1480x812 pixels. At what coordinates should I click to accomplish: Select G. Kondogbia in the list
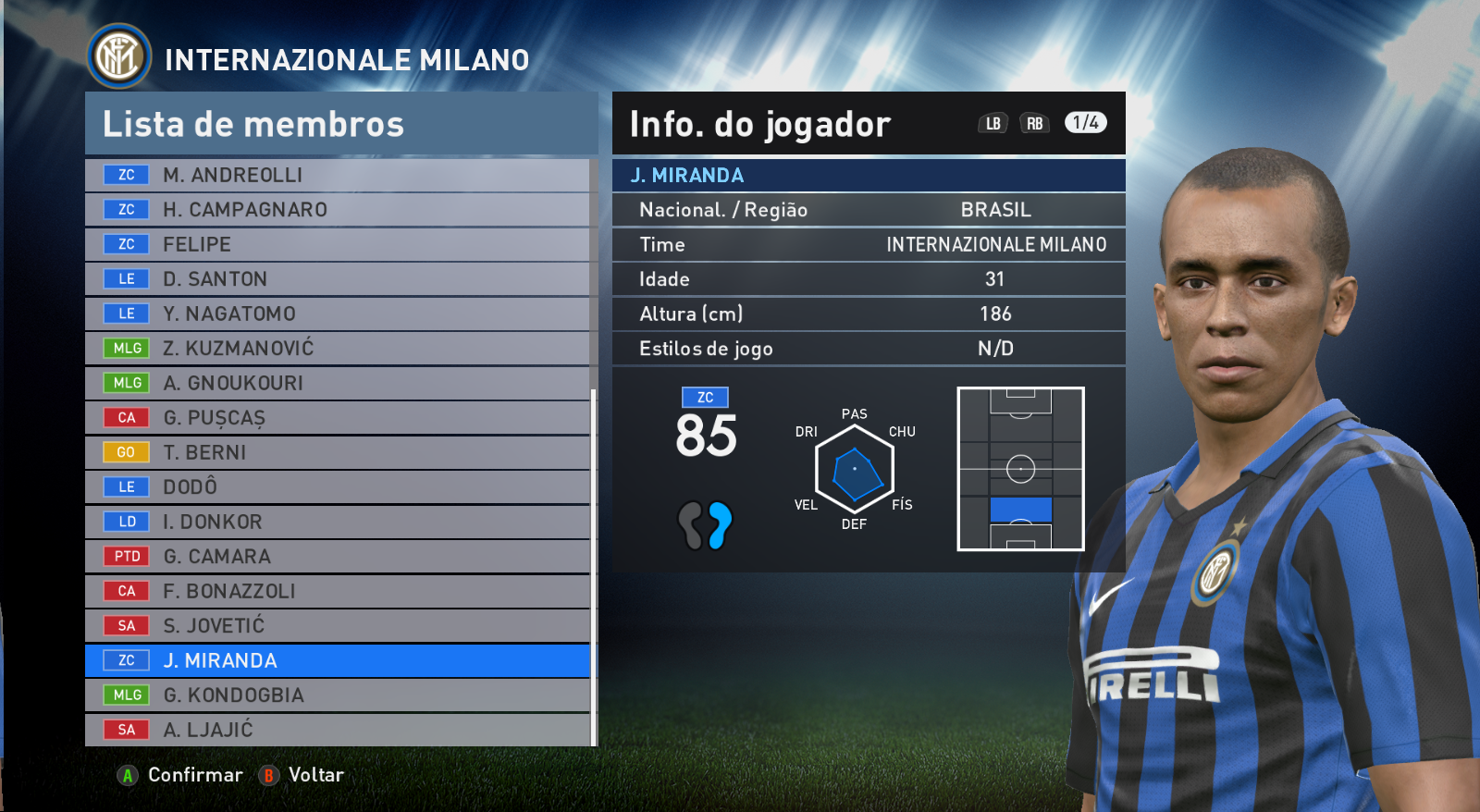(x=338, y=695)
